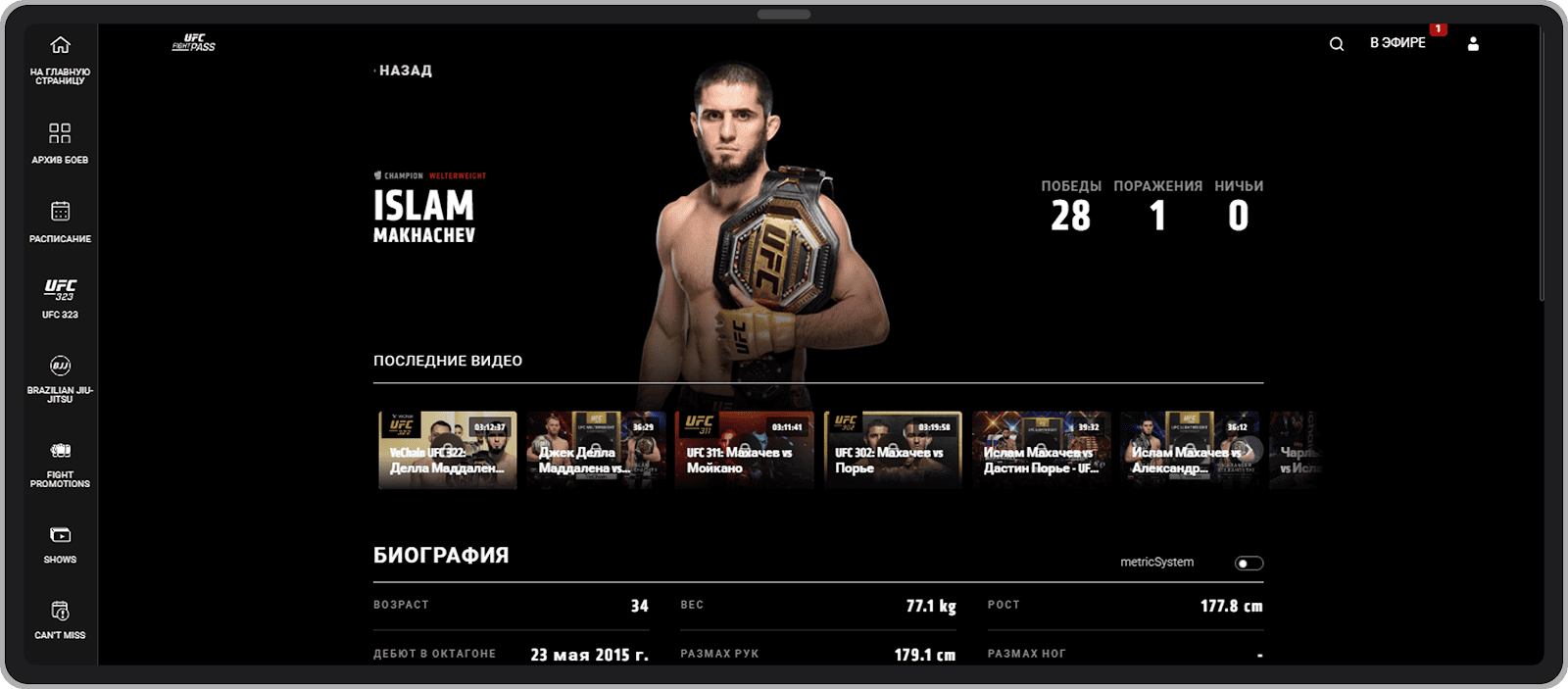1568x689 pixels.
Task: Play the Джек Делла Маддалена vs video
Action: click(596, 450)
